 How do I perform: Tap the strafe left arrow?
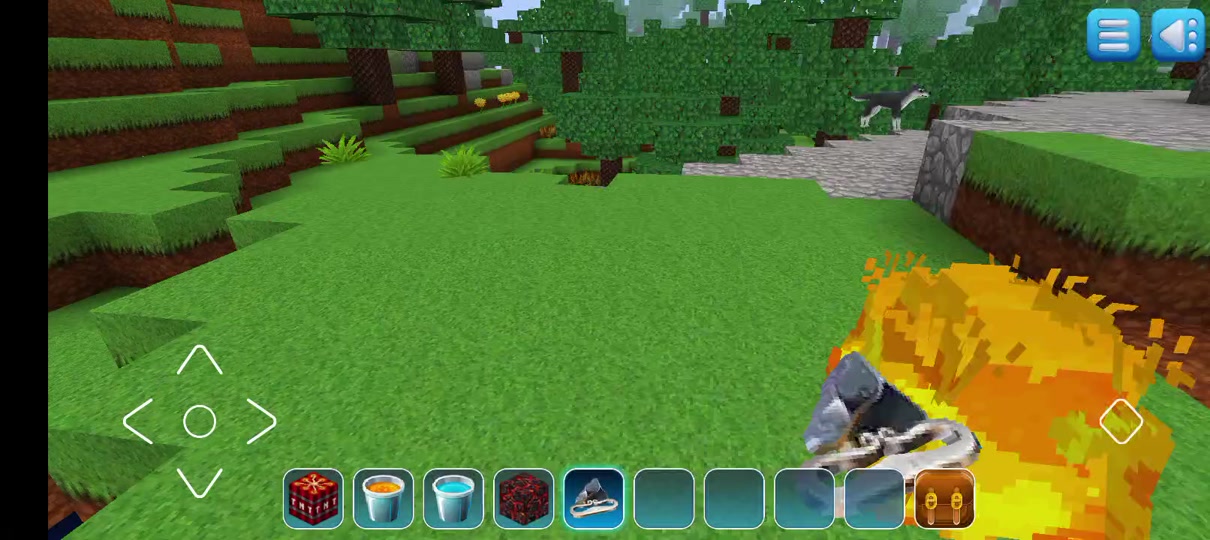[x=138, y=422]
